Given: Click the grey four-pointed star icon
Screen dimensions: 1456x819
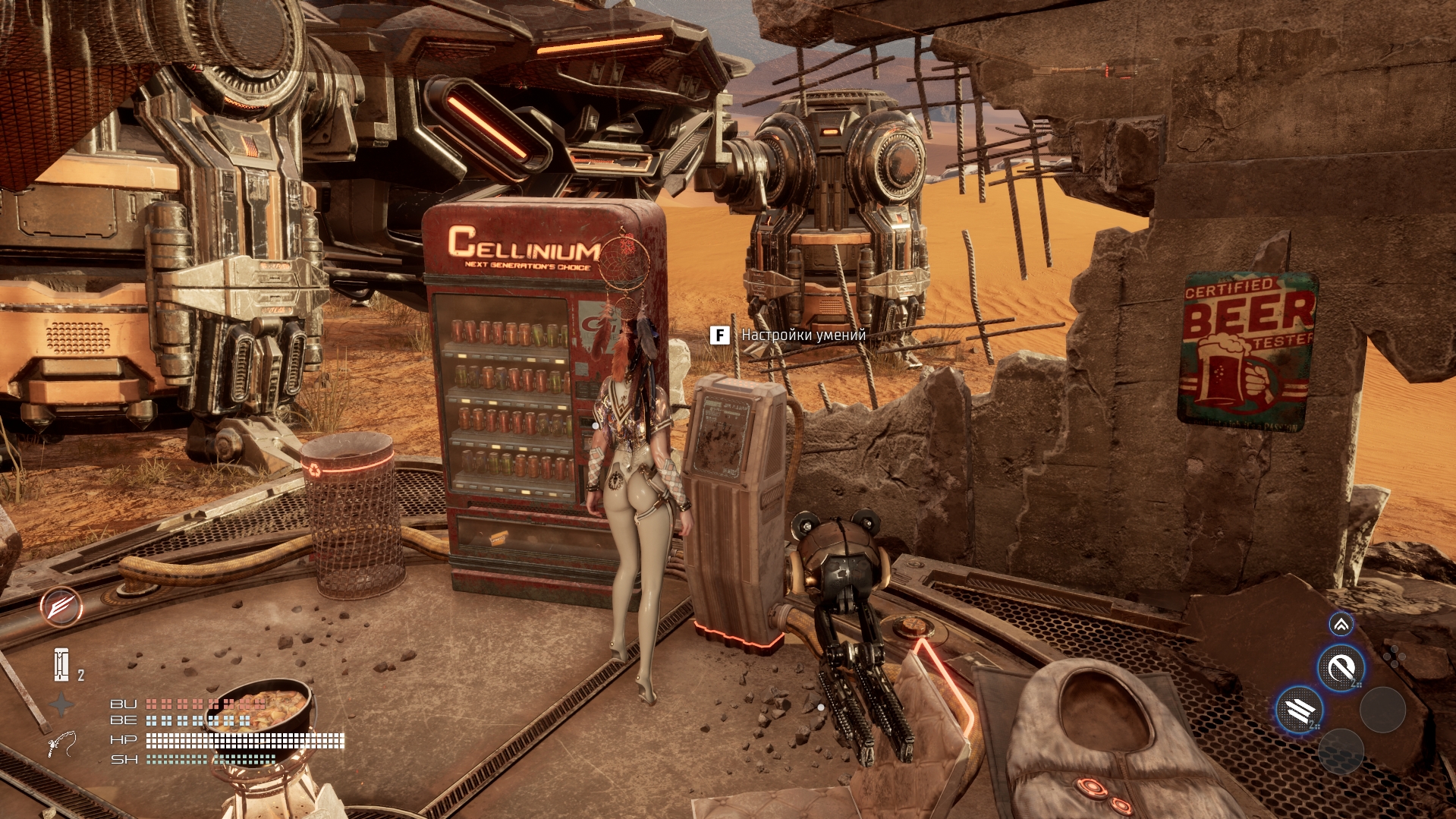Looking at the screenshot, I should [61, 705].
